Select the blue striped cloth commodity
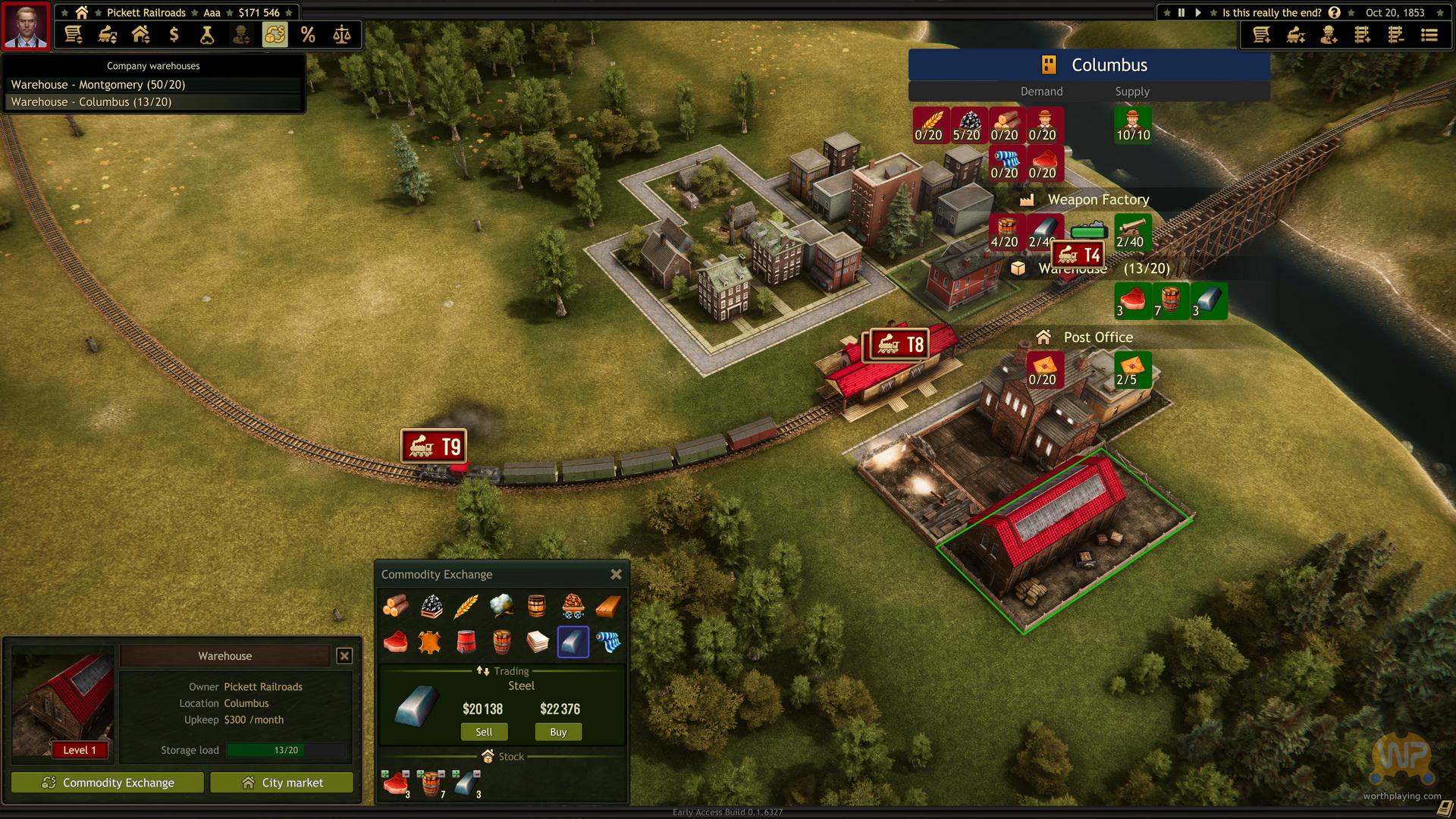 pyautogui.click(x=608, y=642)
